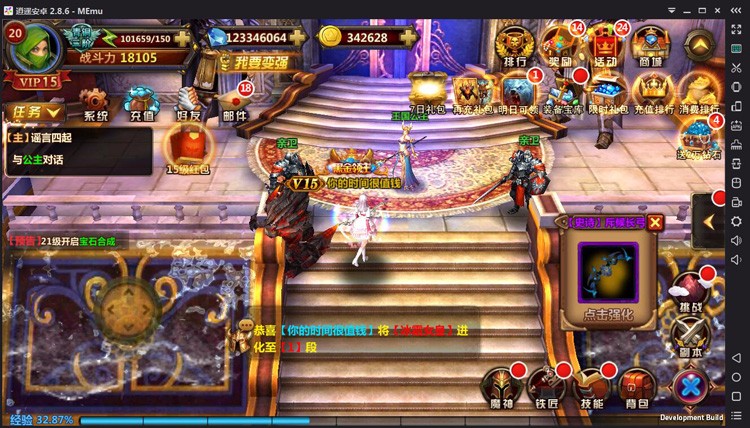This screenshot has height=428, width=750.
Task: Open the 背包 backpack
Action: pos(636,385)
